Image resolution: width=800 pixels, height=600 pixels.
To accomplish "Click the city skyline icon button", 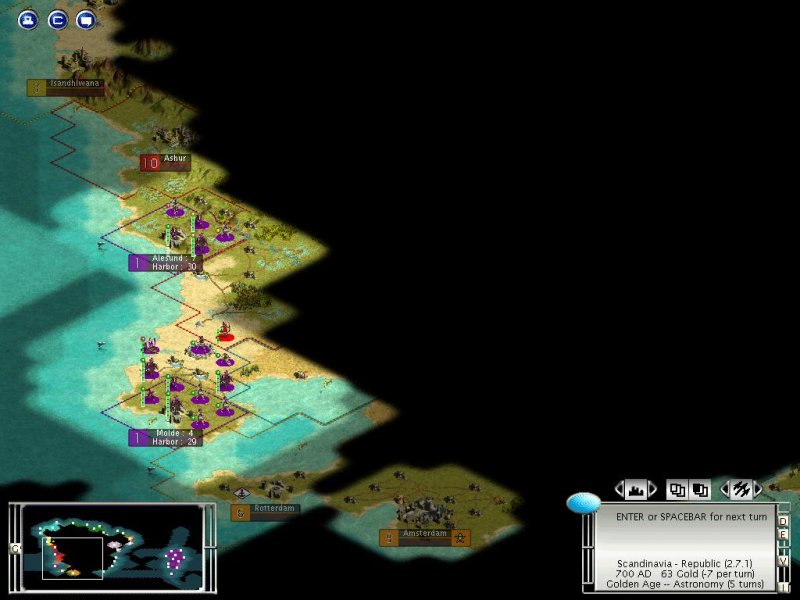I will click(x=636, y=489).
